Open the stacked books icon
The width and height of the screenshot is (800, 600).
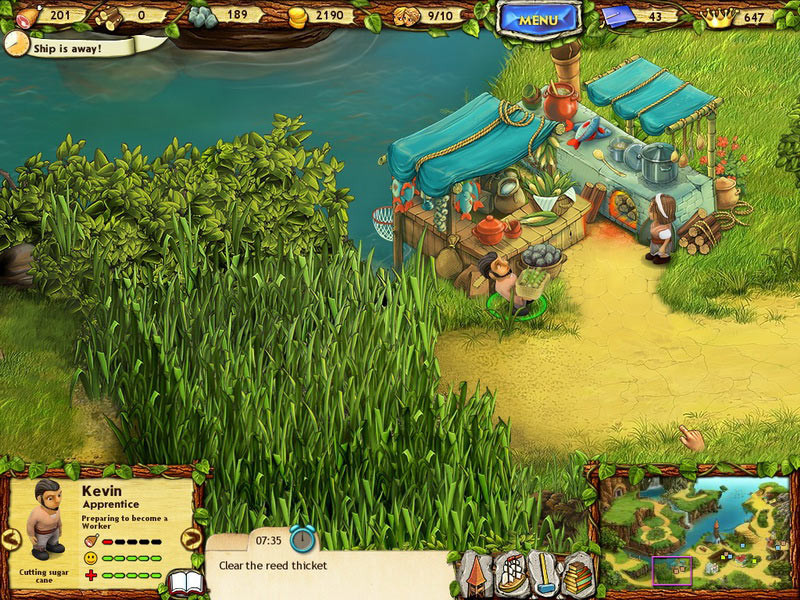578,577
